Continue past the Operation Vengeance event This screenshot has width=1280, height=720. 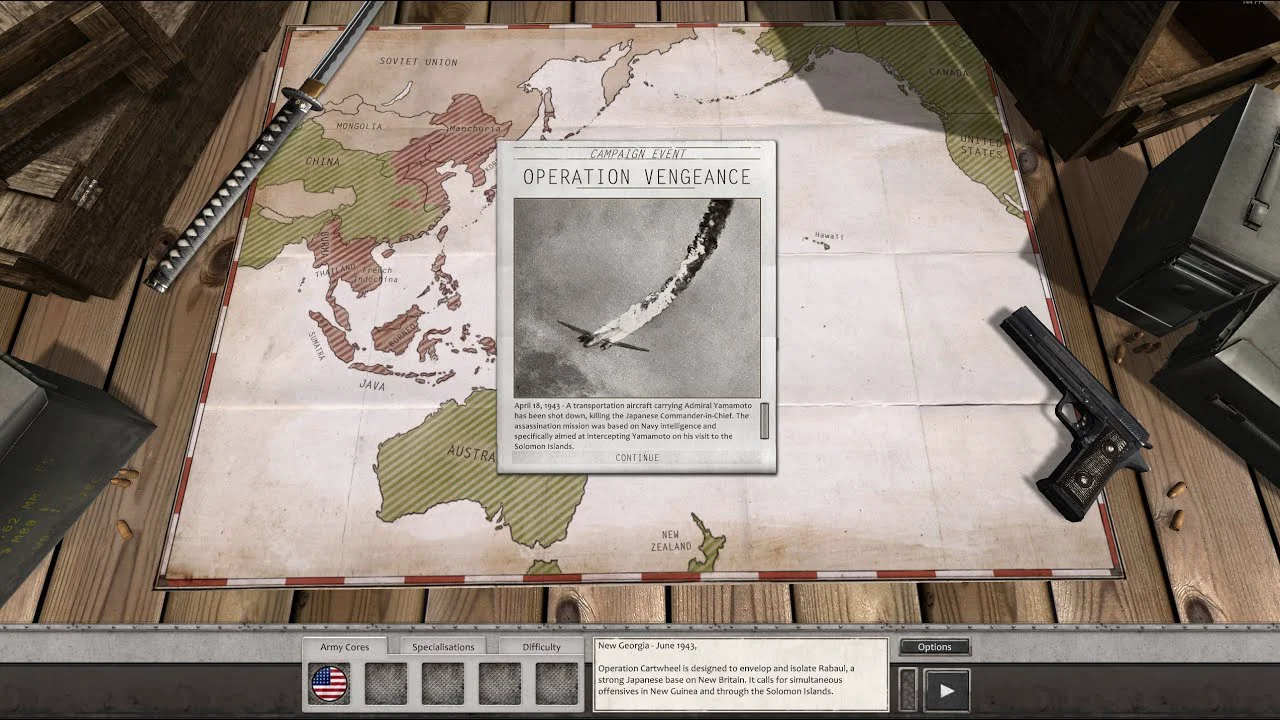pyautogui.click(x=637, y=458)
